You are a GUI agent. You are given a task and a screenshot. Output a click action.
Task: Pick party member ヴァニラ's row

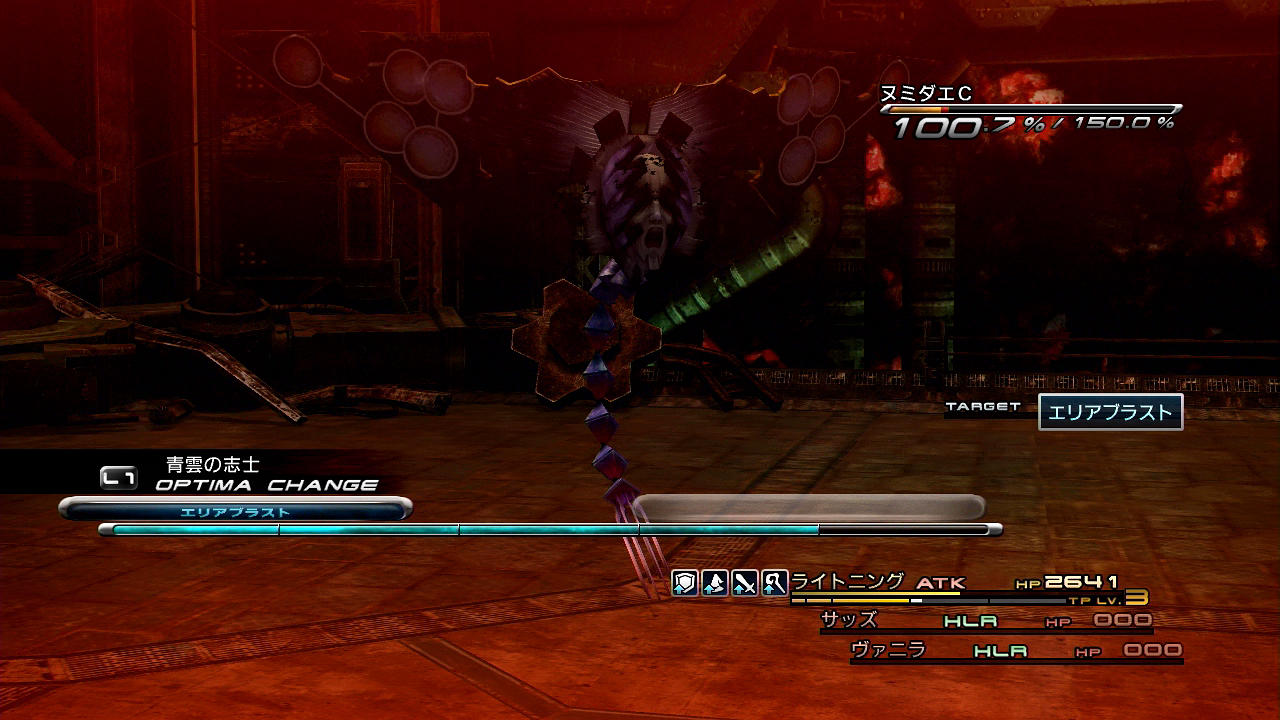tap(1015, 651)
